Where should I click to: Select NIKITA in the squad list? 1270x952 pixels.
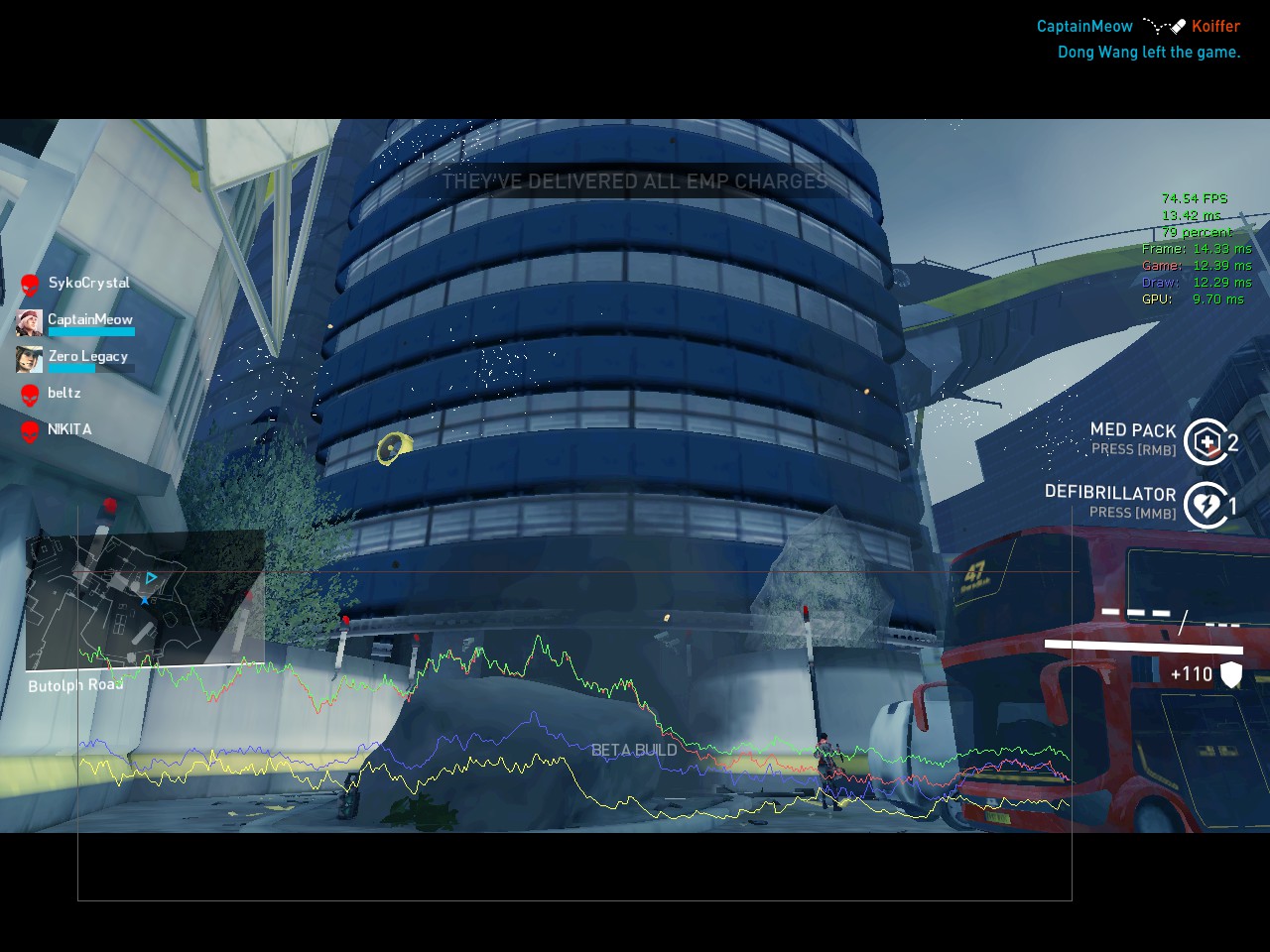[x=68, y=430]
